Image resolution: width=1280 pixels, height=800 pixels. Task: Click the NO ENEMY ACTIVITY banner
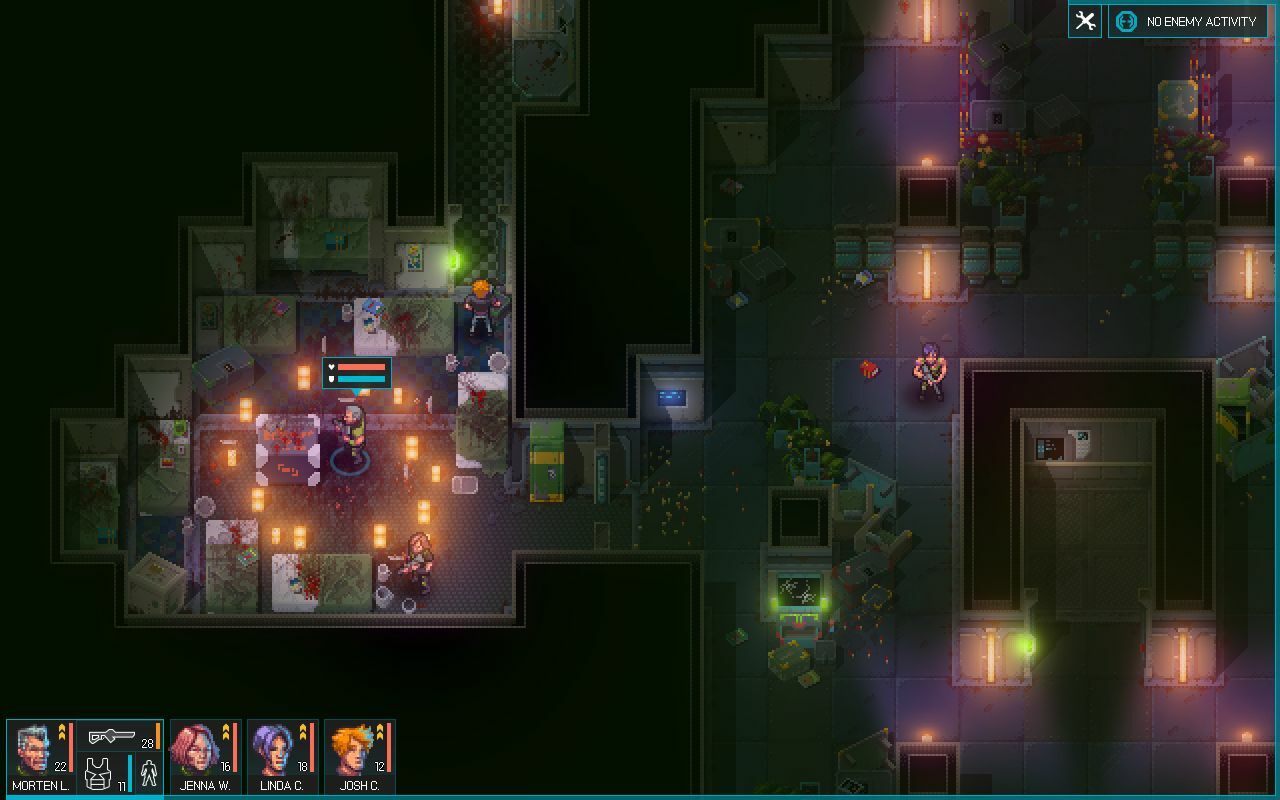pos(1197,20)
